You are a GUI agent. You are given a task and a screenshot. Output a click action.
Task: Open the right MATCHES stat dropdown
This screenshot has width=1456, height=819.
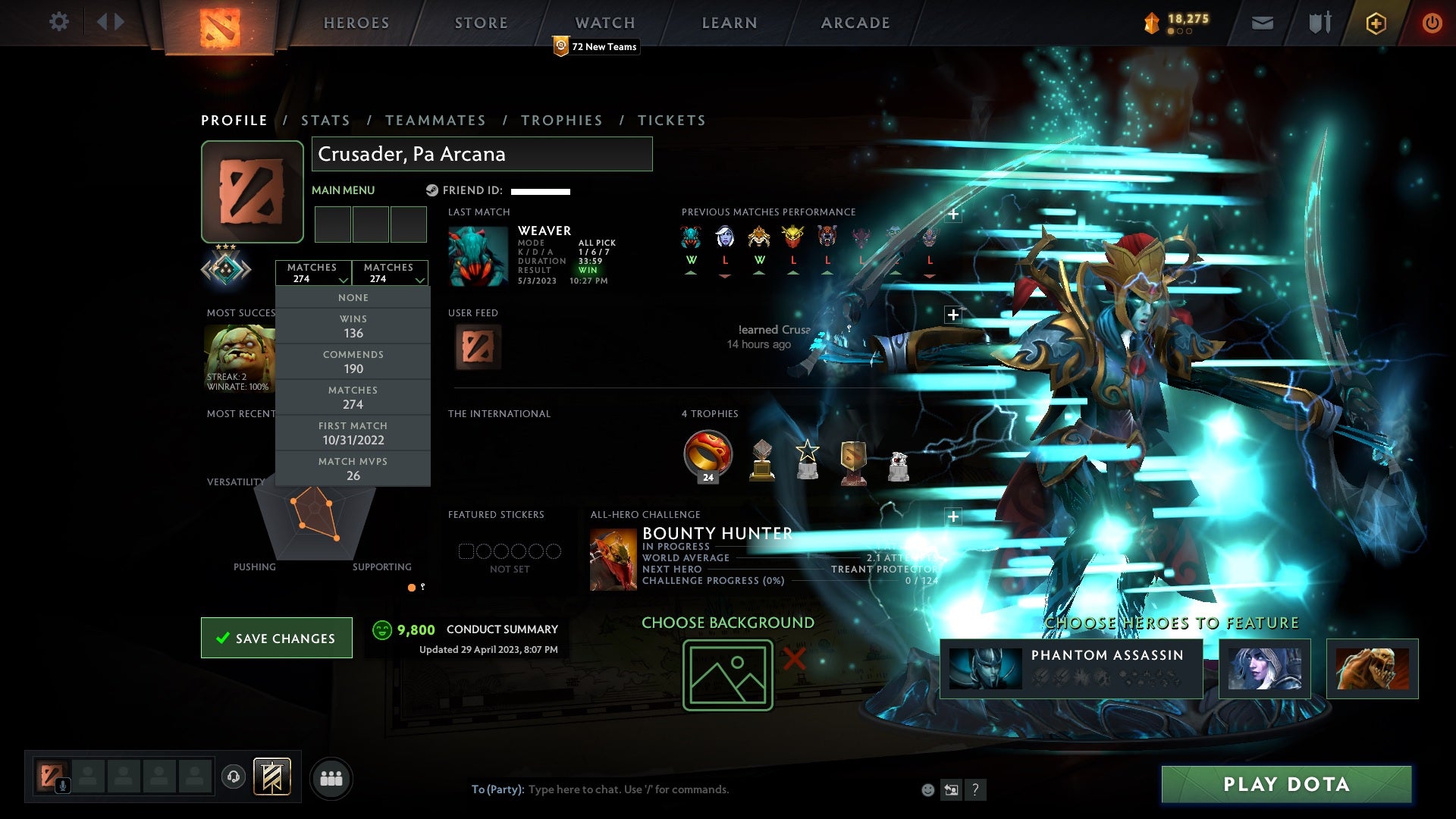coord(390,273)
